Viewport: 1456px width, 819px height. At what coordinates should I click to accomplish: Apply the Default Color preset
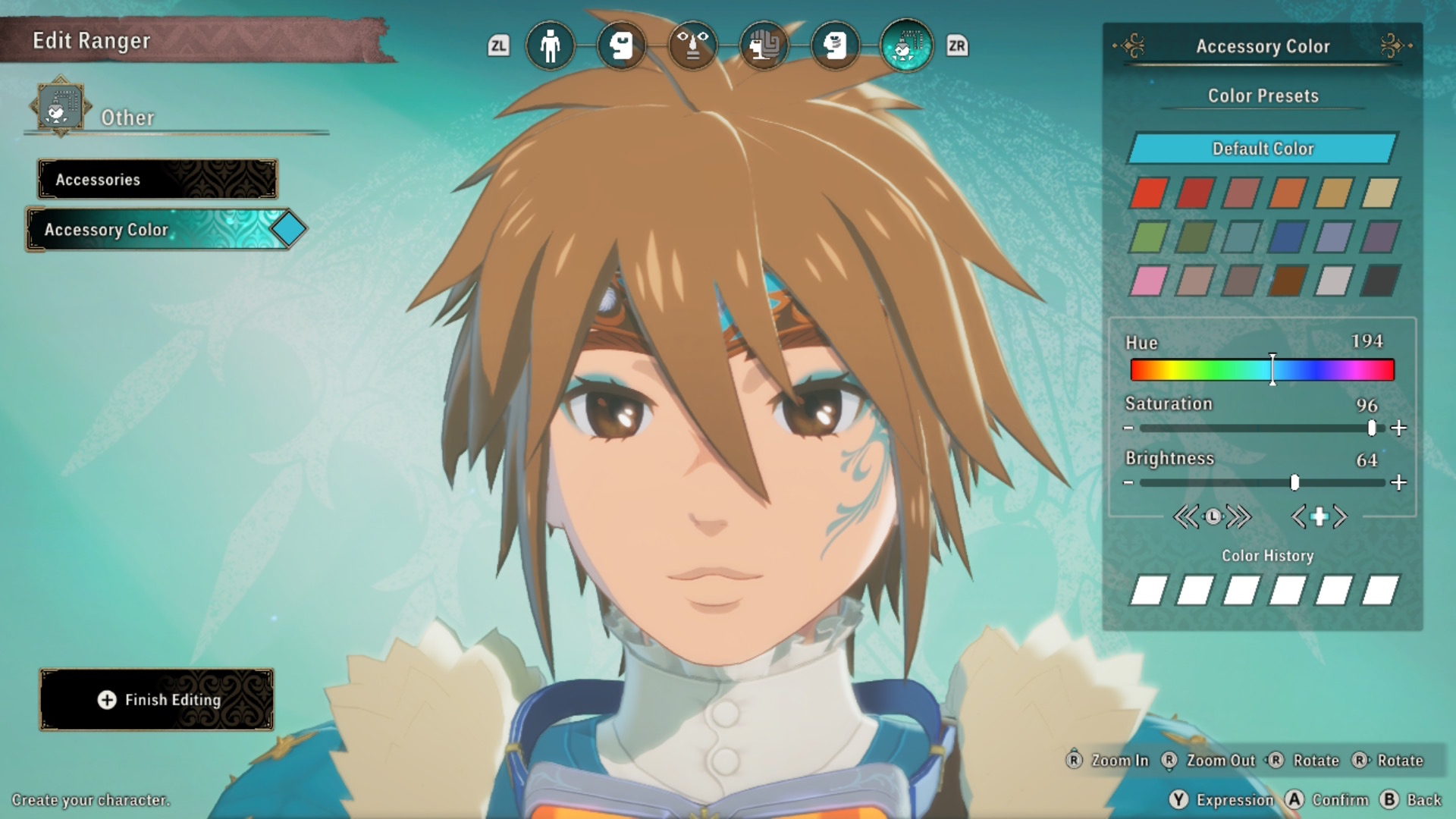point(1262,149)
